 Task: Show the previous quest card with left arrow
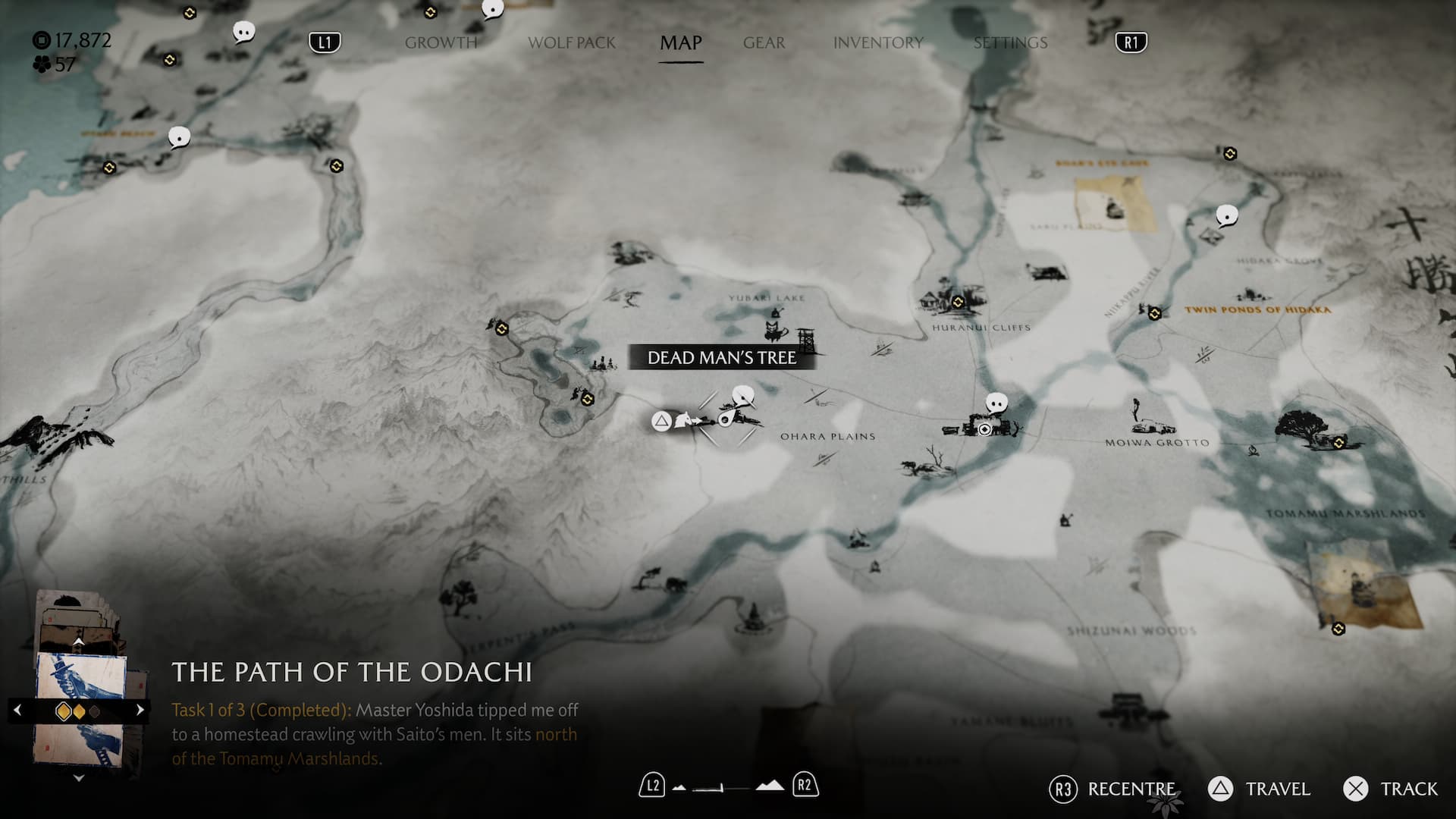[17, 710]
